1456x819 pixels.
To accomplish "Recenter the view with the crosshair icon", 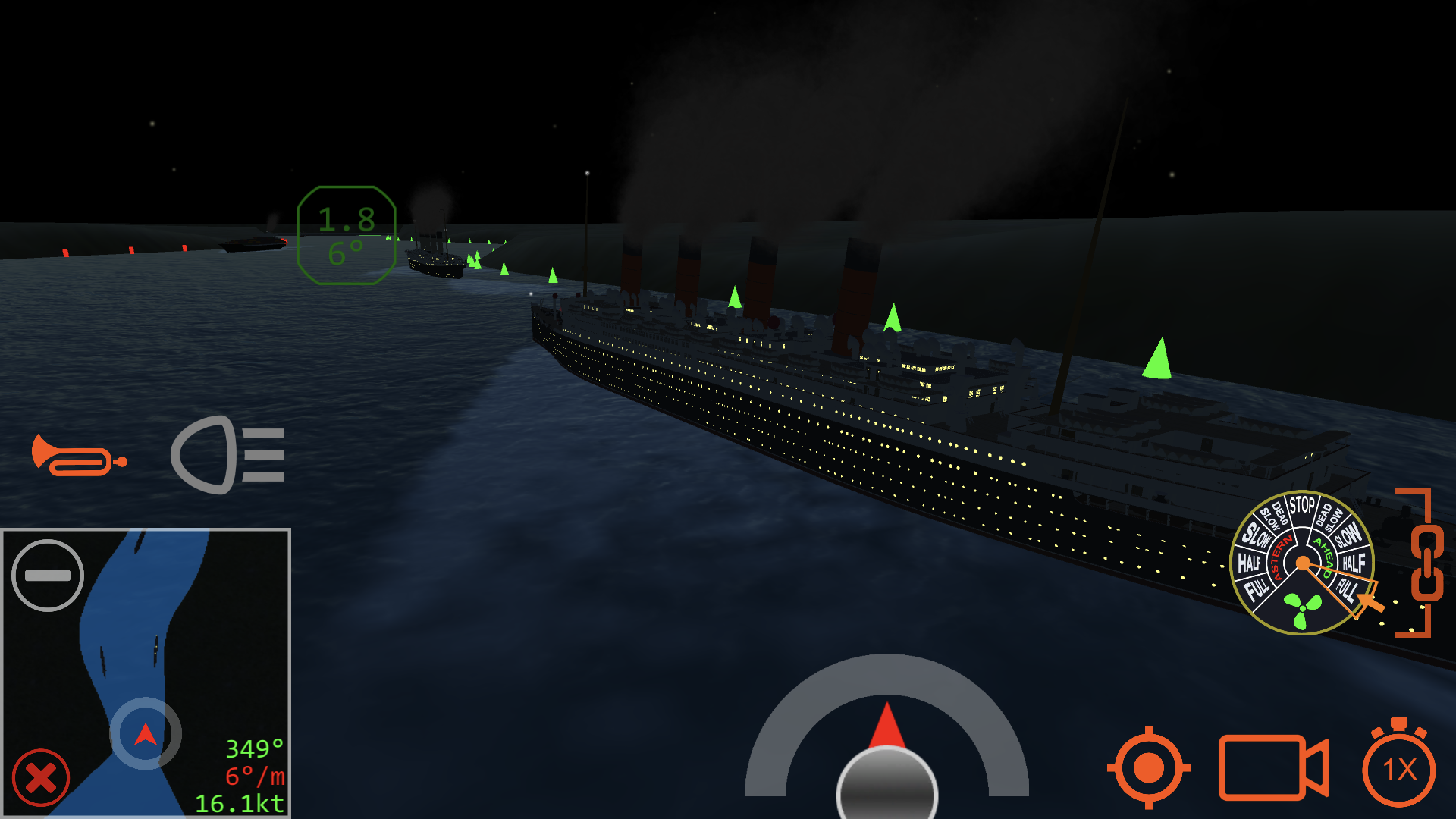I will [1149, 768].
